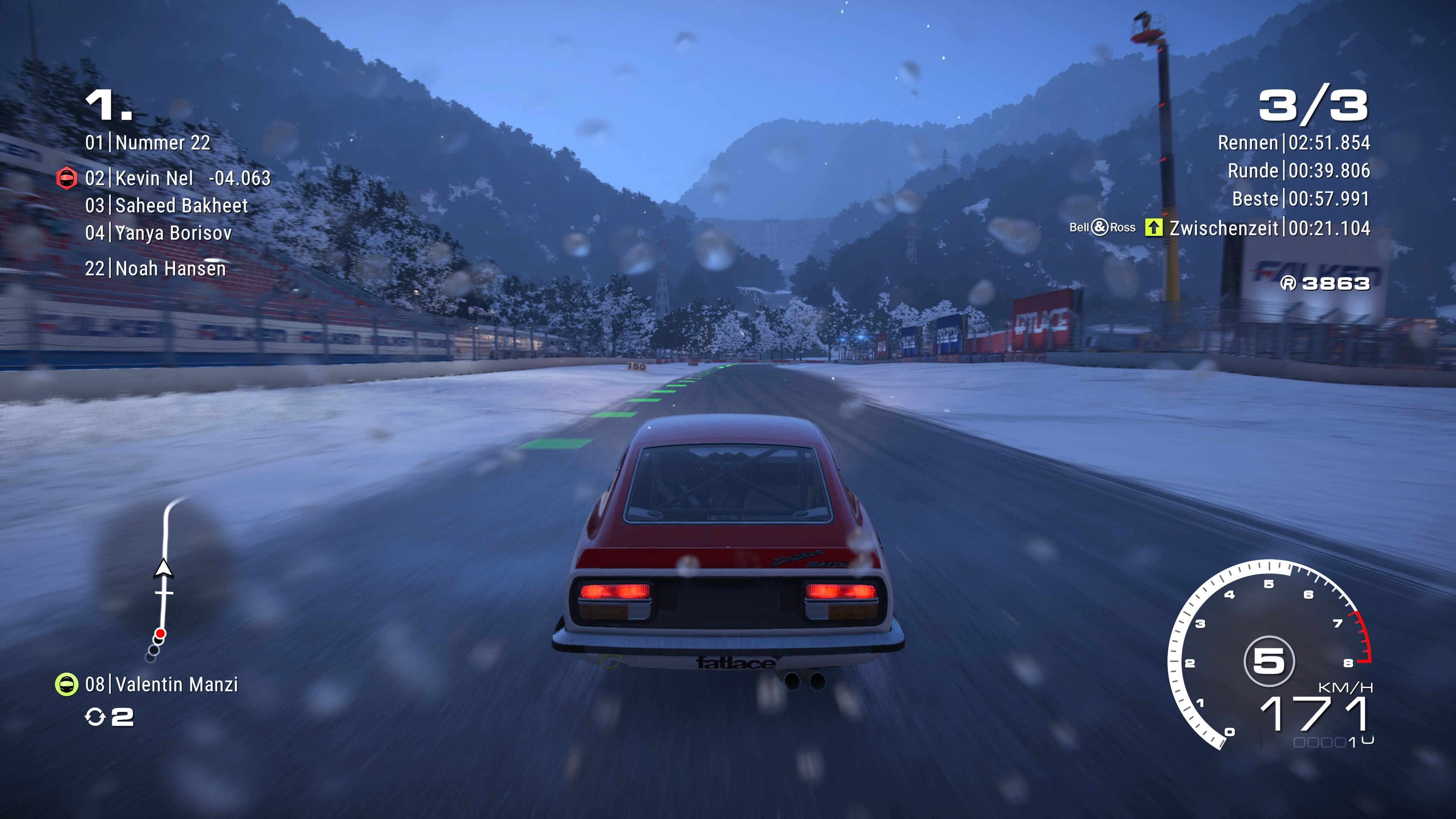The height and width of the screenshot is (819, 1456).
Task: Click the green teammate helmet icon
Action: tap(67, 684)
